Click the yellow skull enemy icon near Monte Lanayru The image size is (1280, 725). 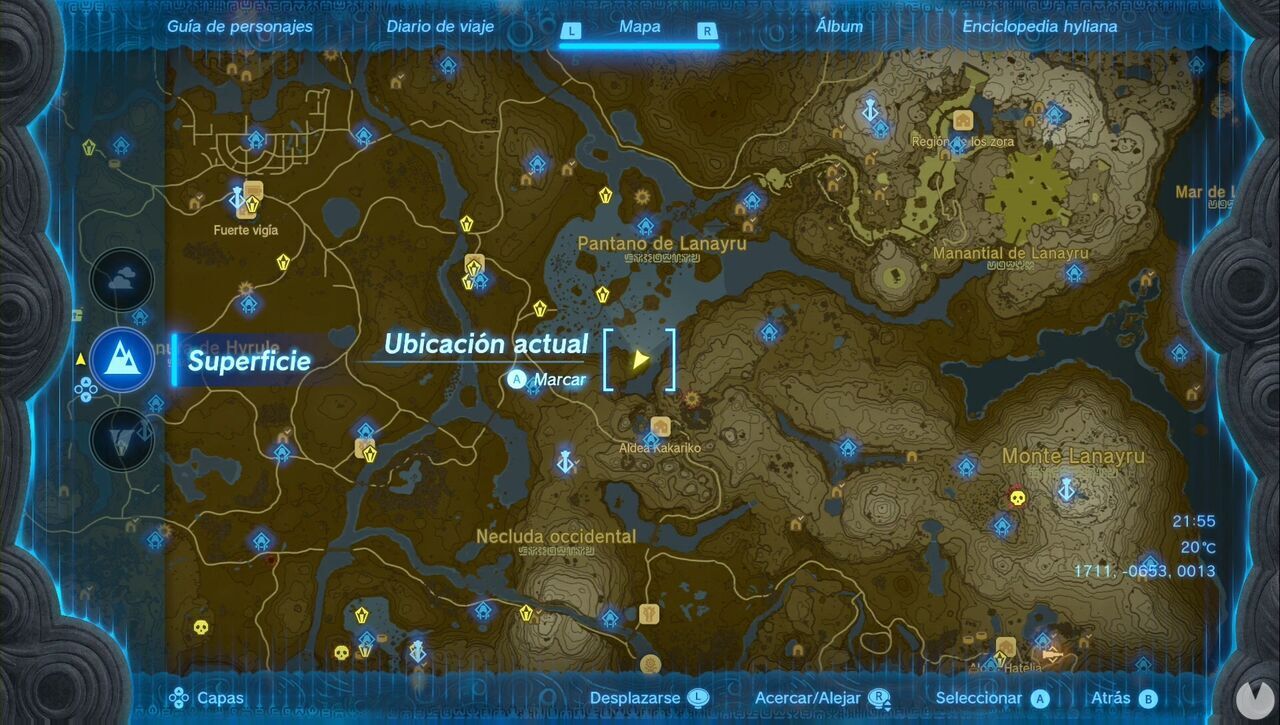(1017, 498)
